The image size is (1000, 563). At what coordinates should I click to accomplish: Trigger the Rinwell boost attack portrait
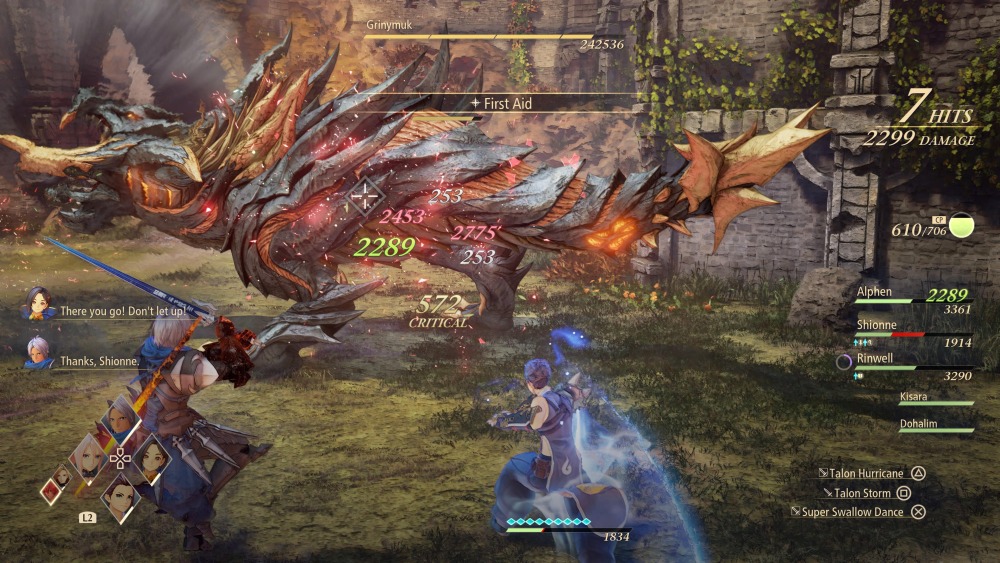[150, 457]
